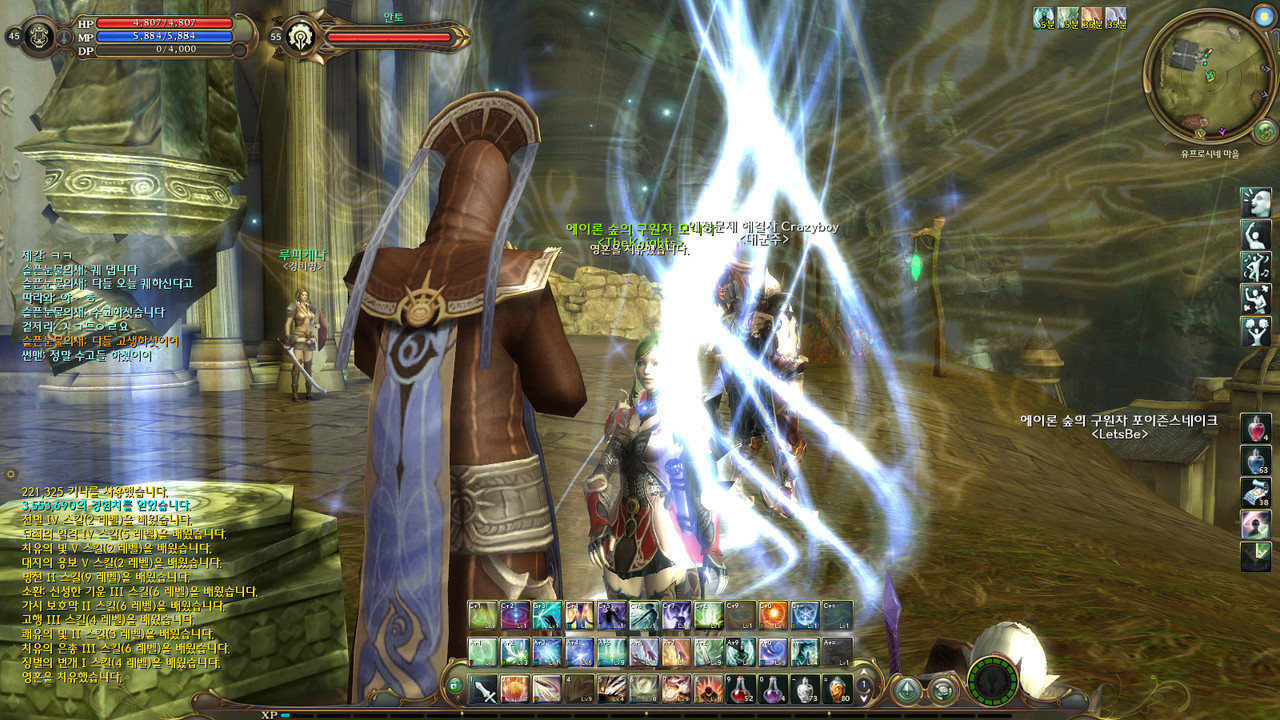Click the sun icon above the minimap

click(1262, 17)
